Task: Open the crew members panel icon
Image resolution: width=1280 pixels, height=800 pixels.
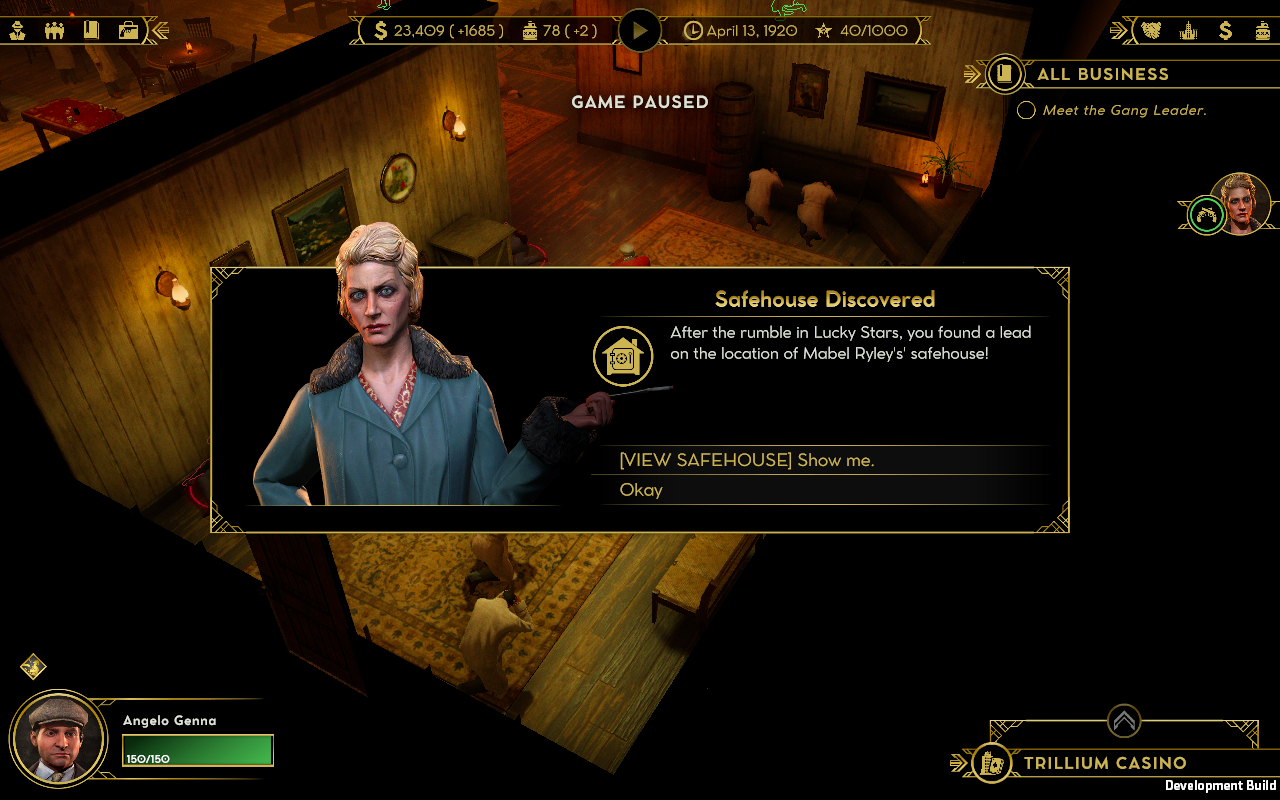Action: pyautogui.click(x=55, y=29)
